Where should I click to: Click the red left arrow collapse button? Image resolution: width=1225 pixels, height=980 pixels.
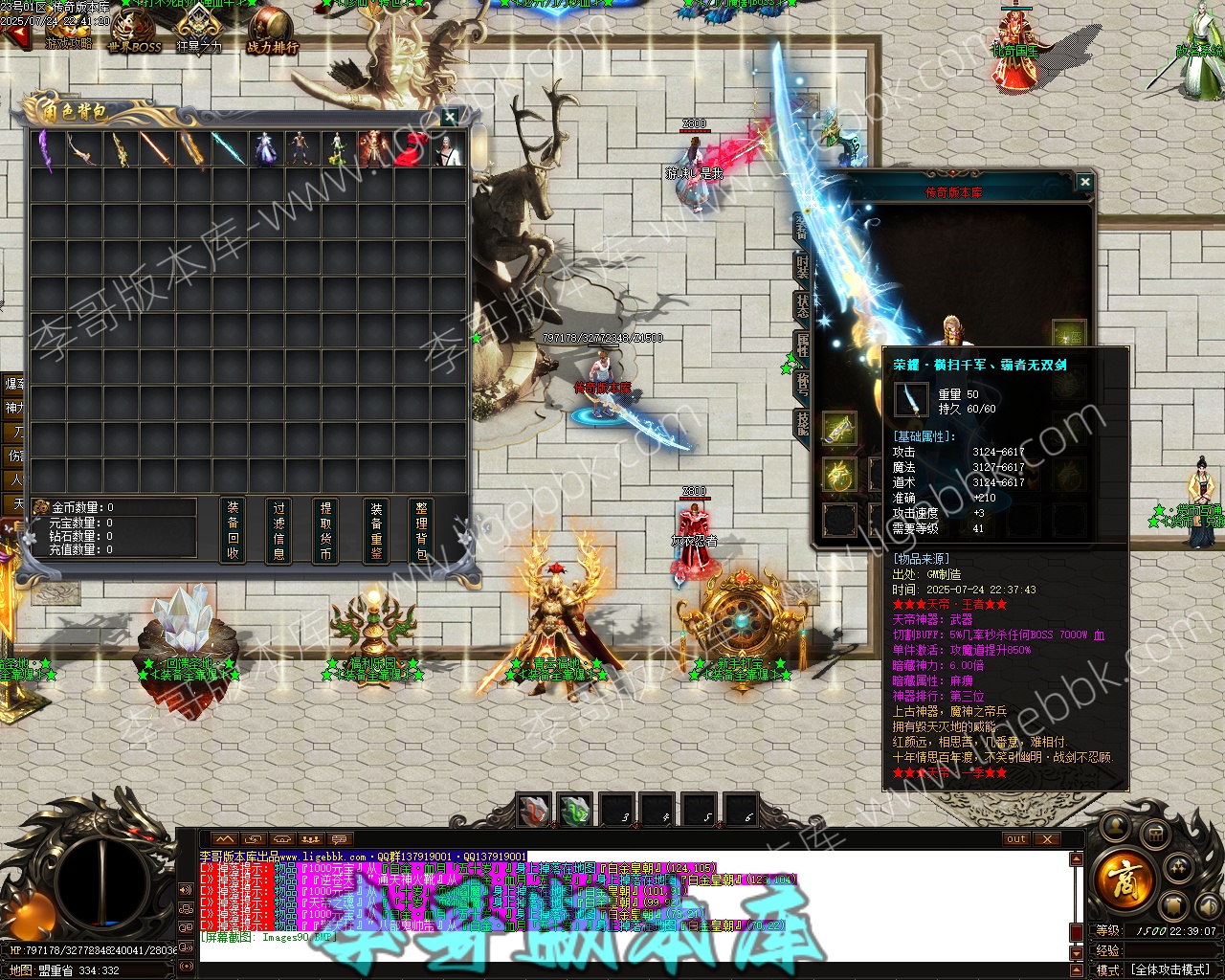pos(17,36)
